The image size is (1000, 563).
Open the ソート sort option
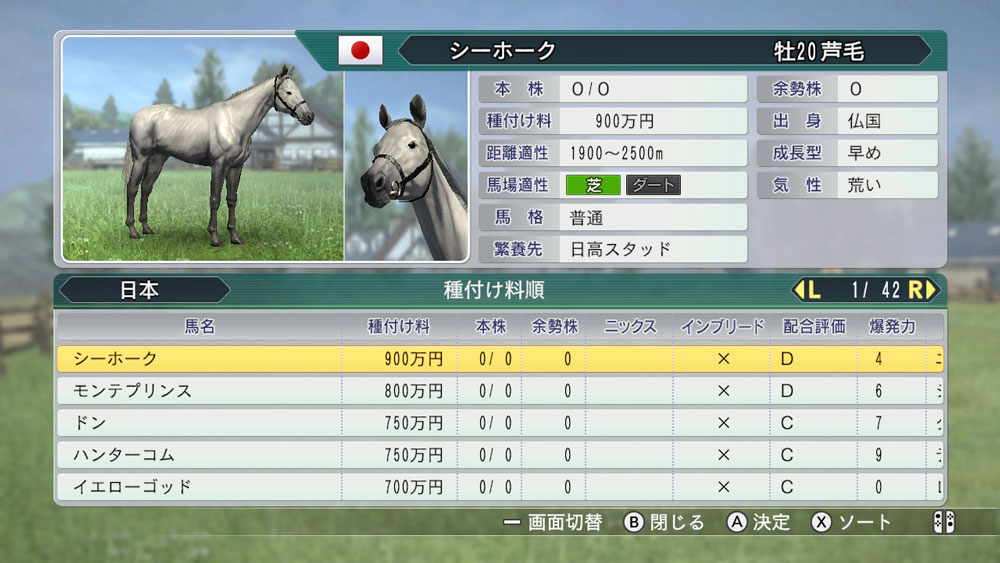pyautogui.click(x=851, y=522)
